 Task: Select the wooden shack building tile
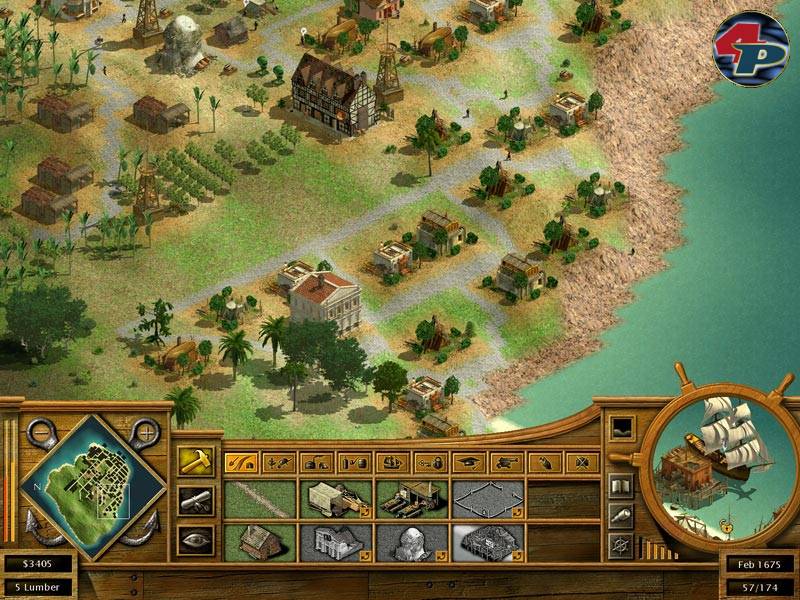pyautogui.click(x=261, y=542)
